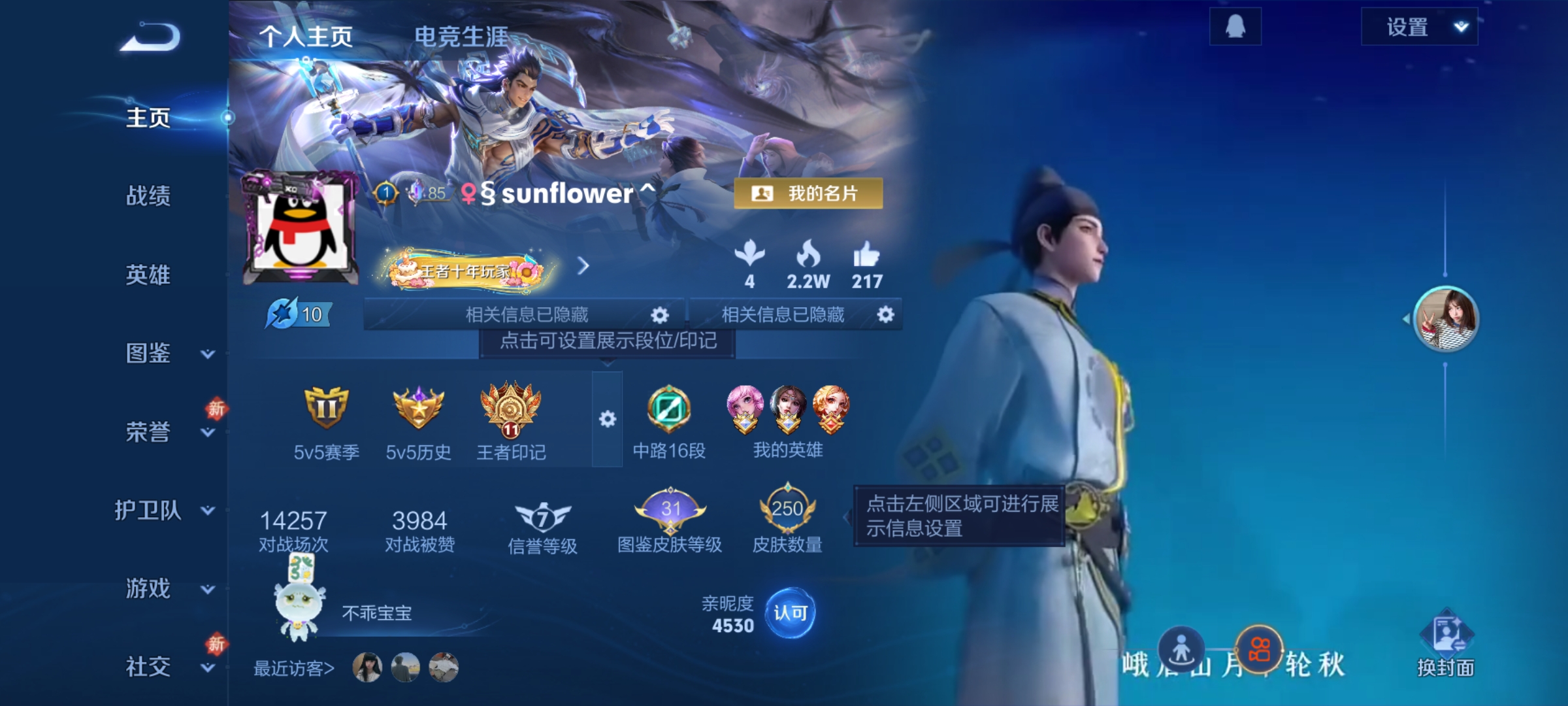1568x706 pixels.
Task: Click the notification bell icon
Action: coord(1235,27)
